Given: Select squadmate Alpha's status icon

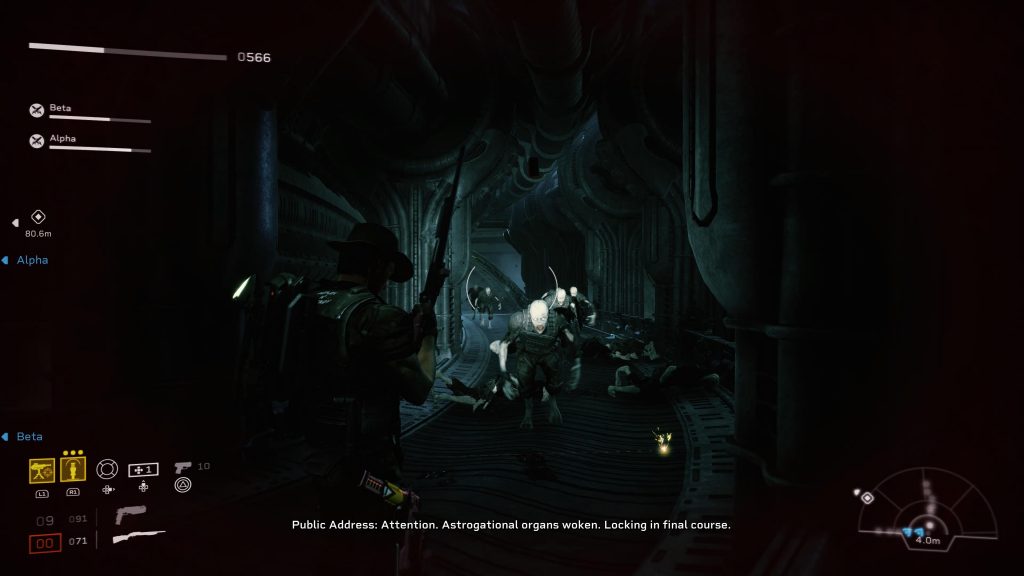Looking at the screenshot, I should 37,141.
